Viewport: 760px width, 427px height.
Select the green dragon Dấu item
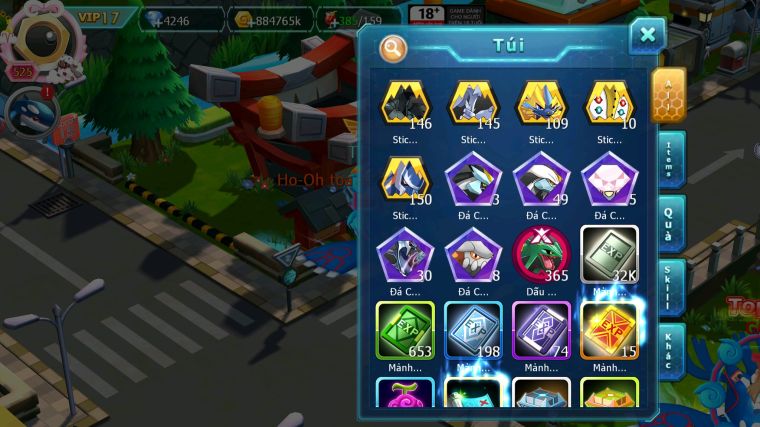(x=542, y=254)
